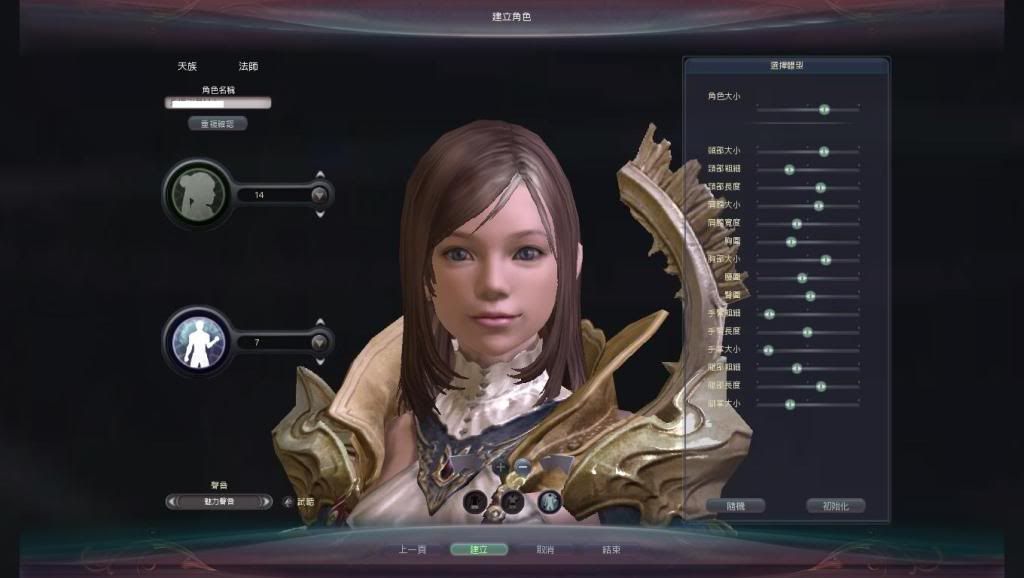Open the face preset dropdown showing 14

coord(319,195)
